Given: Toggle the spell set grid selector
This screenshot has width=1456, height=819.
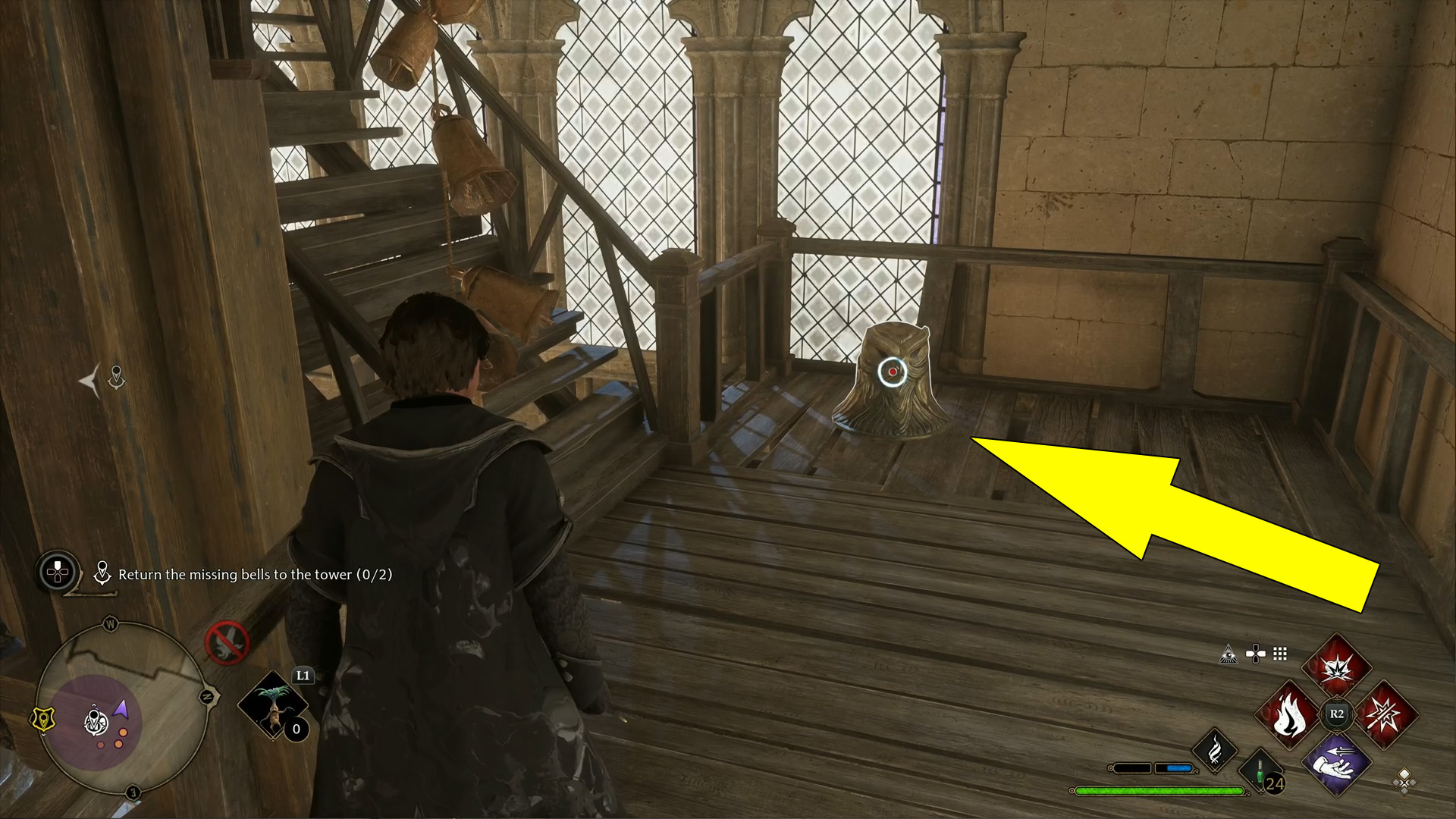Looking at the screenshot, I should (x=1279, y=654).
